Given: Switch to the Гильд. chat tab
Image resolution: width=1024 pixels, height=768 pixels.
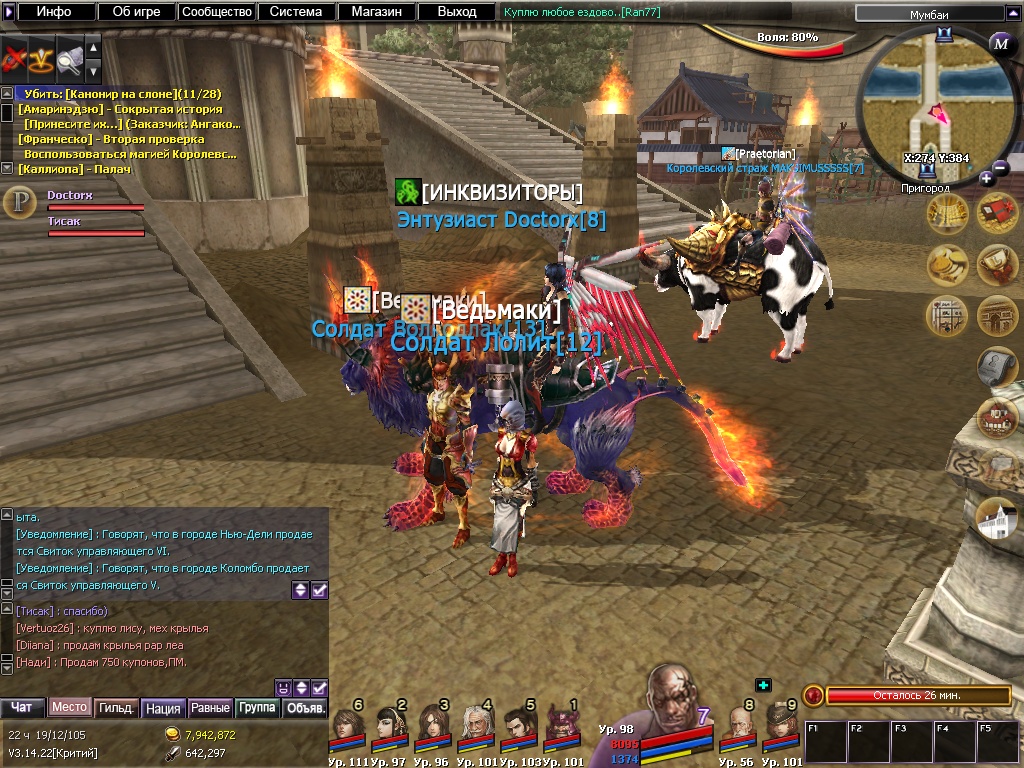Looking at the screenshot, I should tap(116, 708).
